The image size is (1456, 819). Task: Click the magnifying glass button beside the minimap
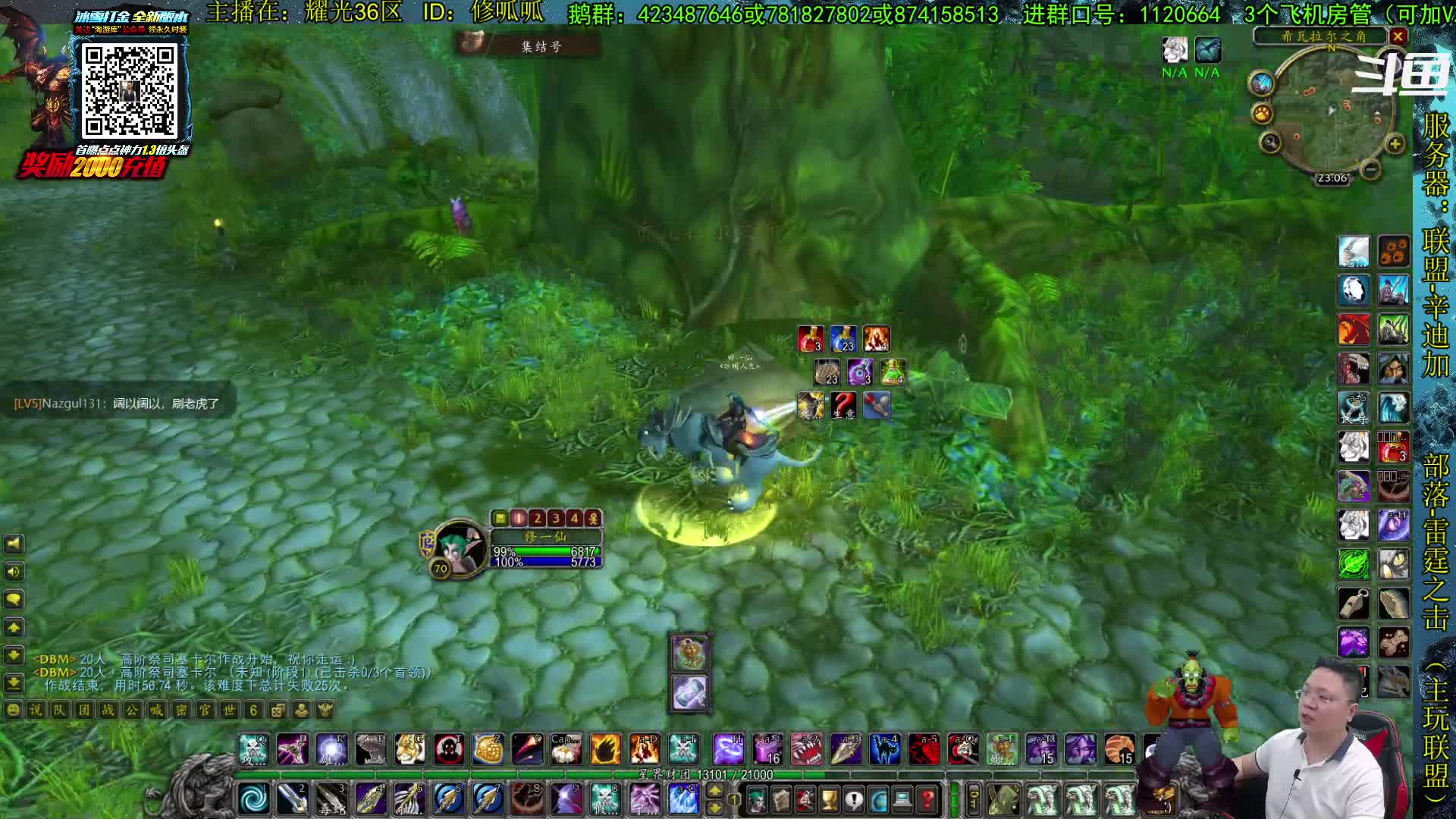1270,142
